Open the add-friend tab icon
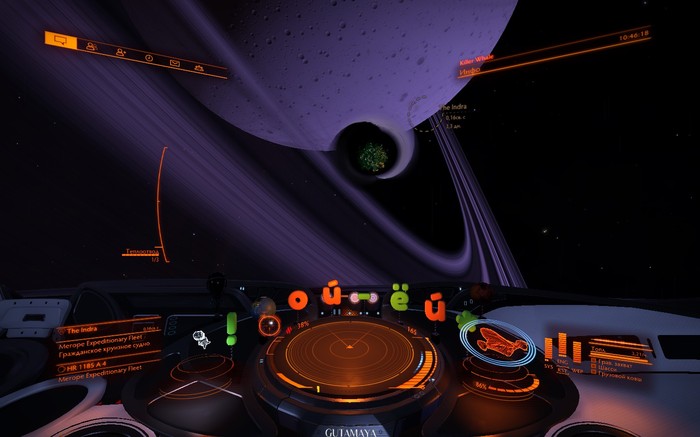 (120, 52)
